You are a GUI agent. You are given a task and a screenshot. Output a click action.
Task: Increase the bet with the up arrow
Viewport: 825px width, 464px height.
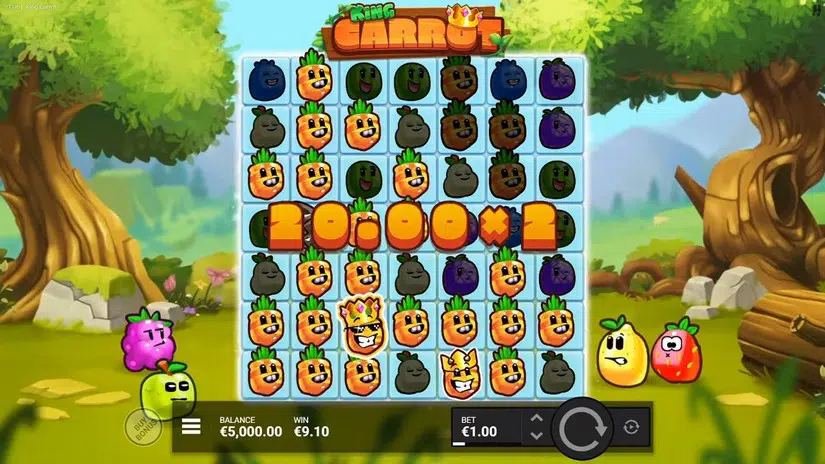pyautogui.click(x=536, y=418)
